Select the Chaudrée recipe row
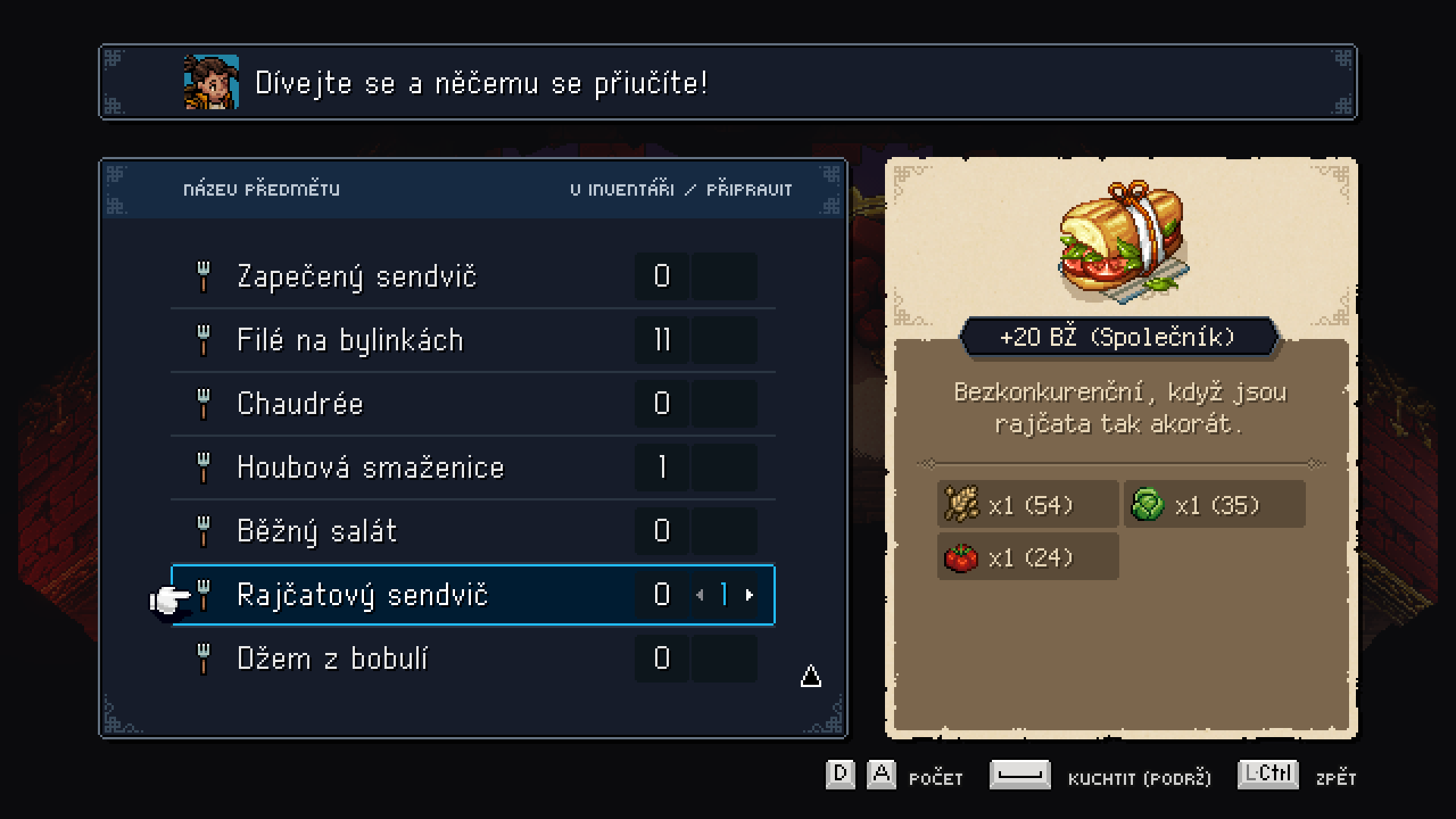The image size is (1456, 819). click(300, 403)
